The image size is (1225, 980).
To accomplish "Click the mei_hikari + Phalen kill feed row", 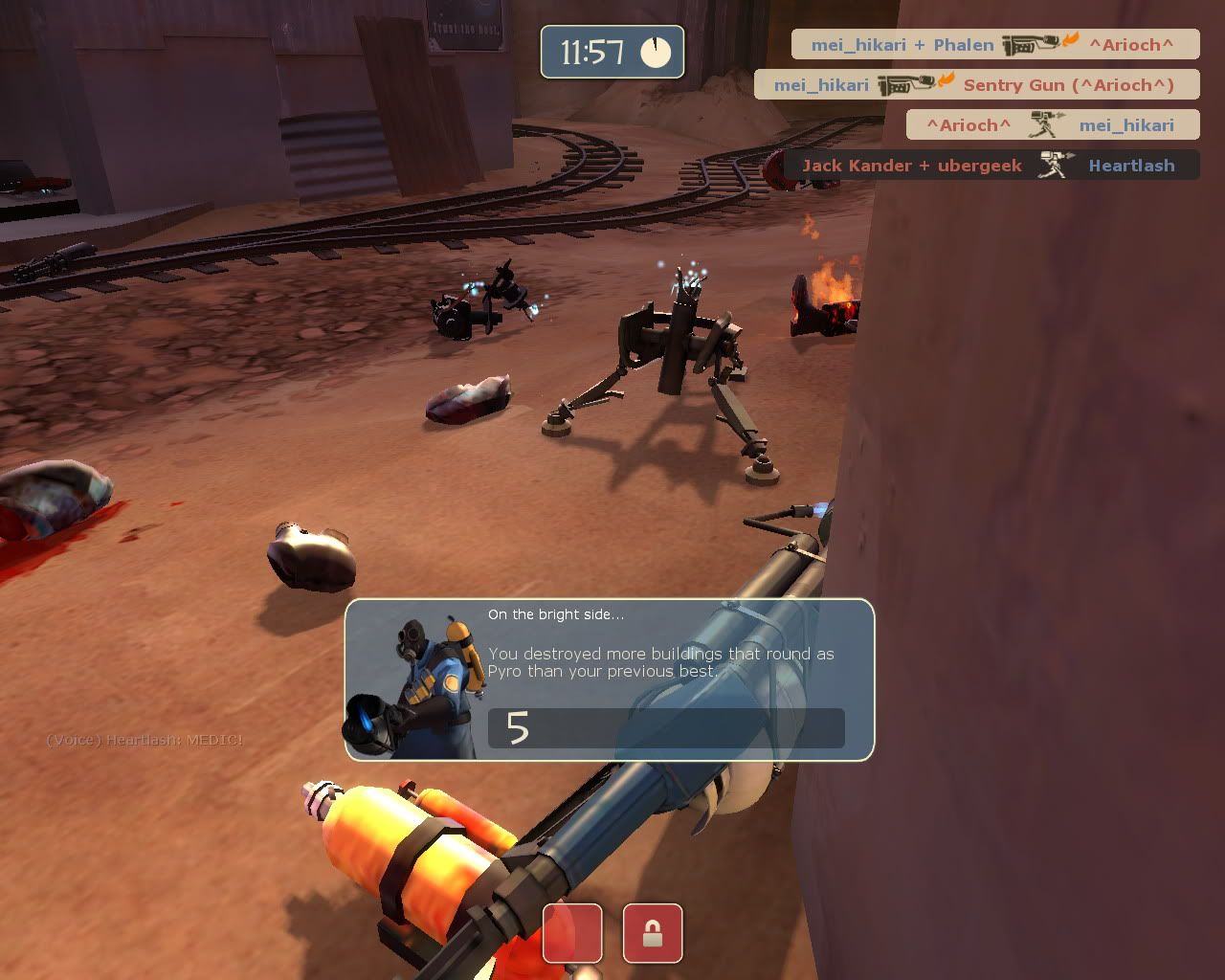I will tap(995, 44).
